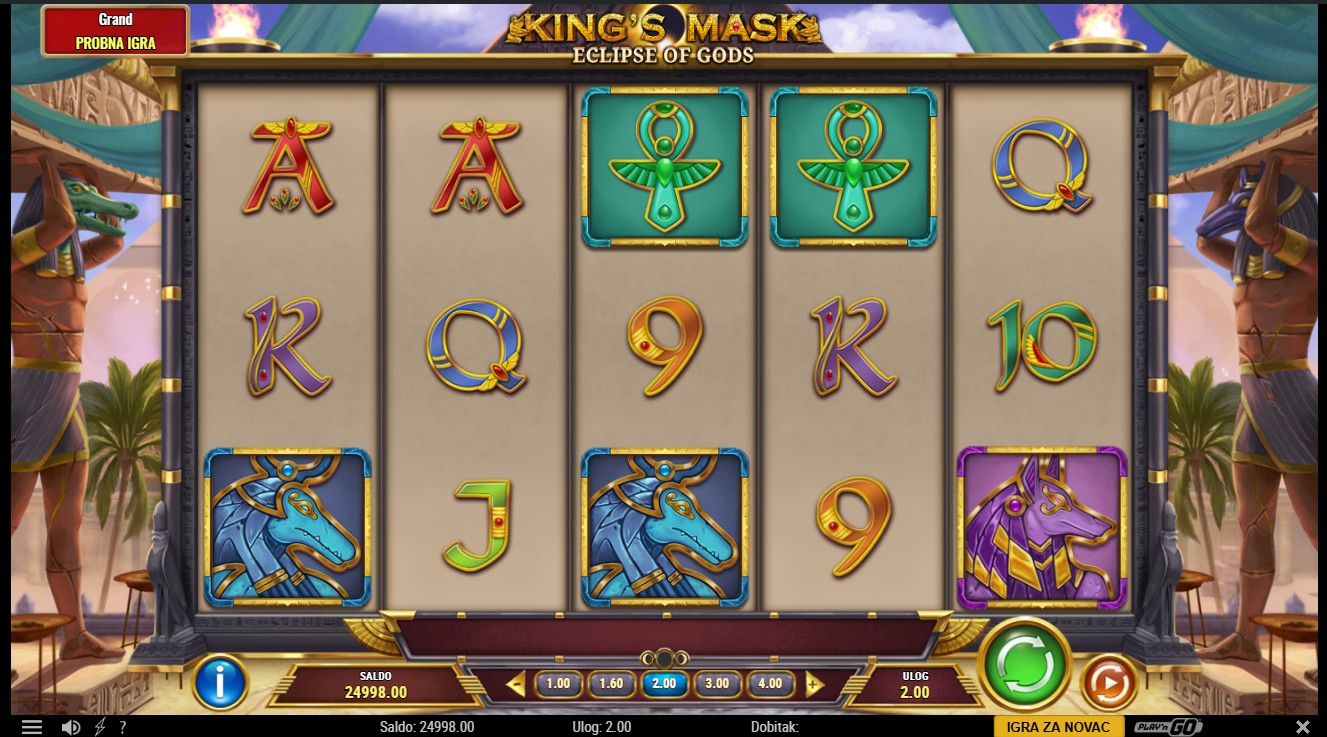Set bet amount to 1.00
Viewport: 1327px width, 737px height.
[x=558, y=684]
